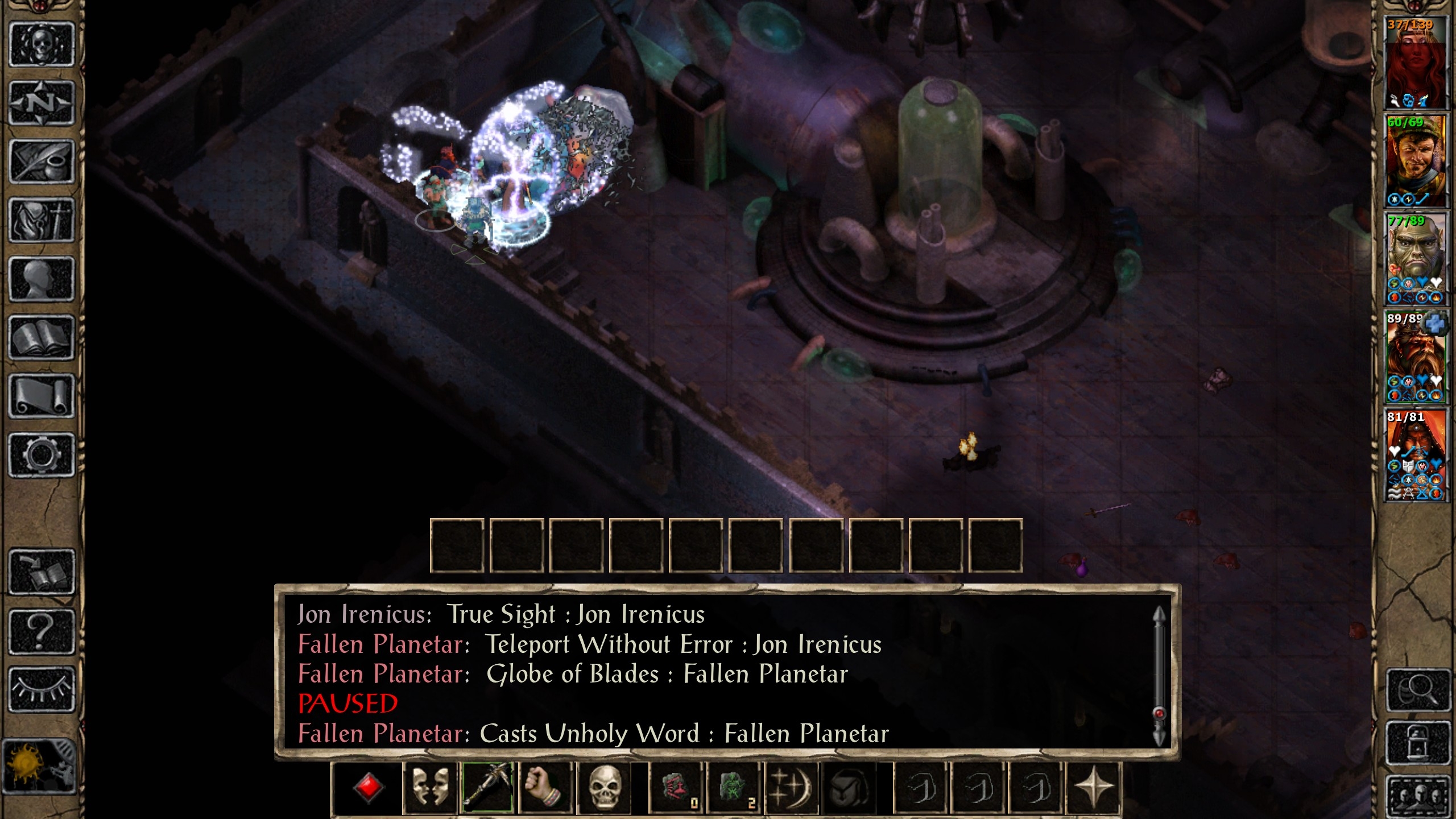Open the area map compass button

coord(42,103)
